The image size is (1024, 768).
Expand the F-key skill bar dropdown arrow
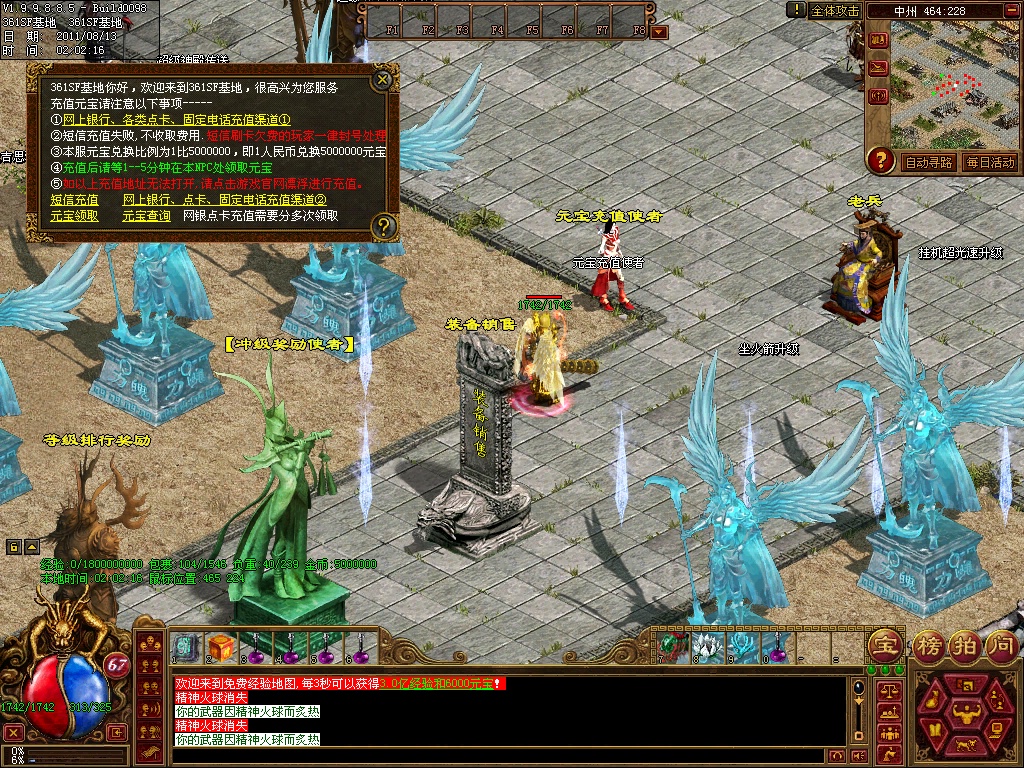click(659, 32)
